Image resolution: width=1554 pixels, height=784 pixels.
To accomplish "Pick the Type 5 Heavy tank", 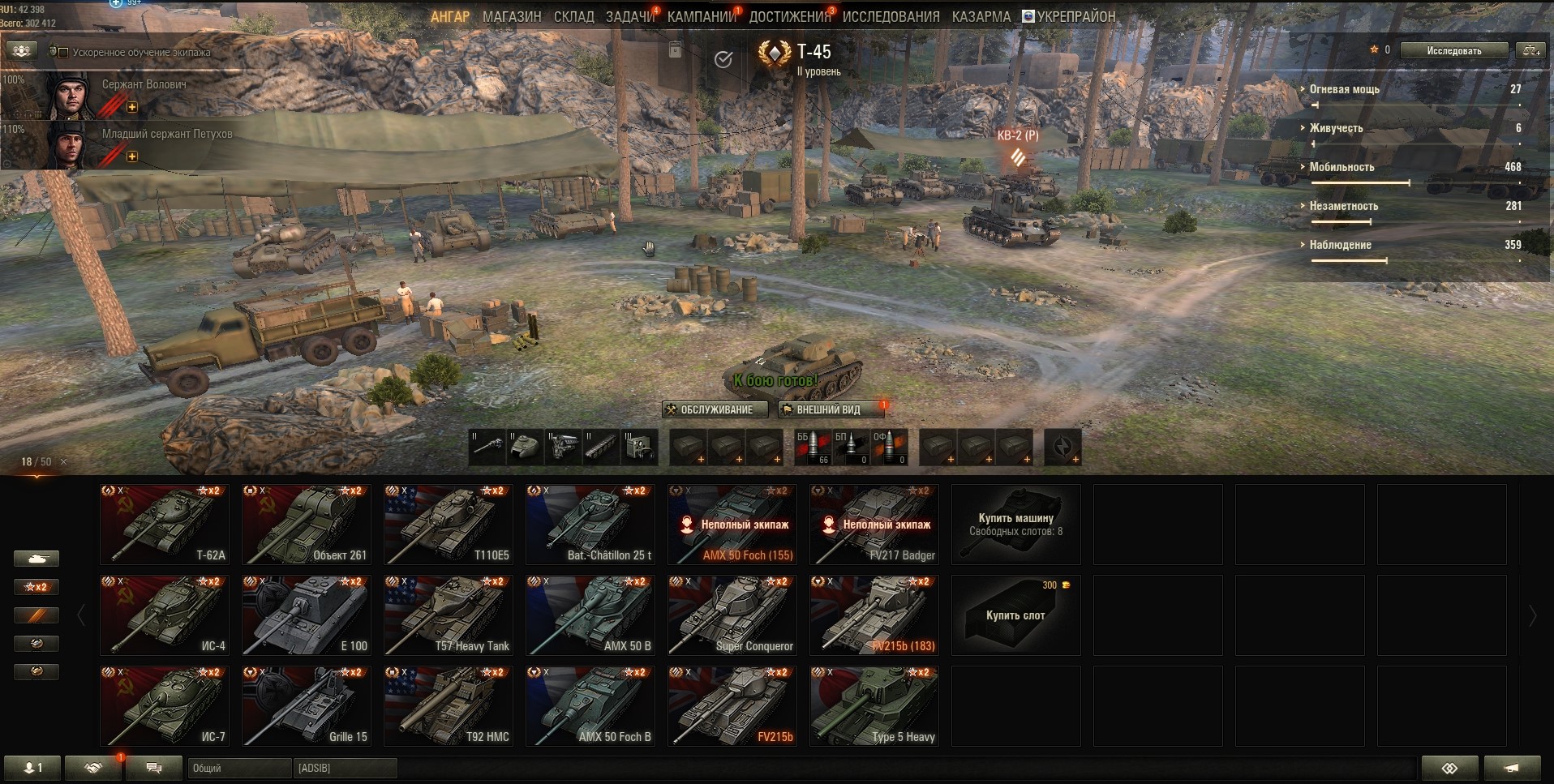I will pos(874,705).
